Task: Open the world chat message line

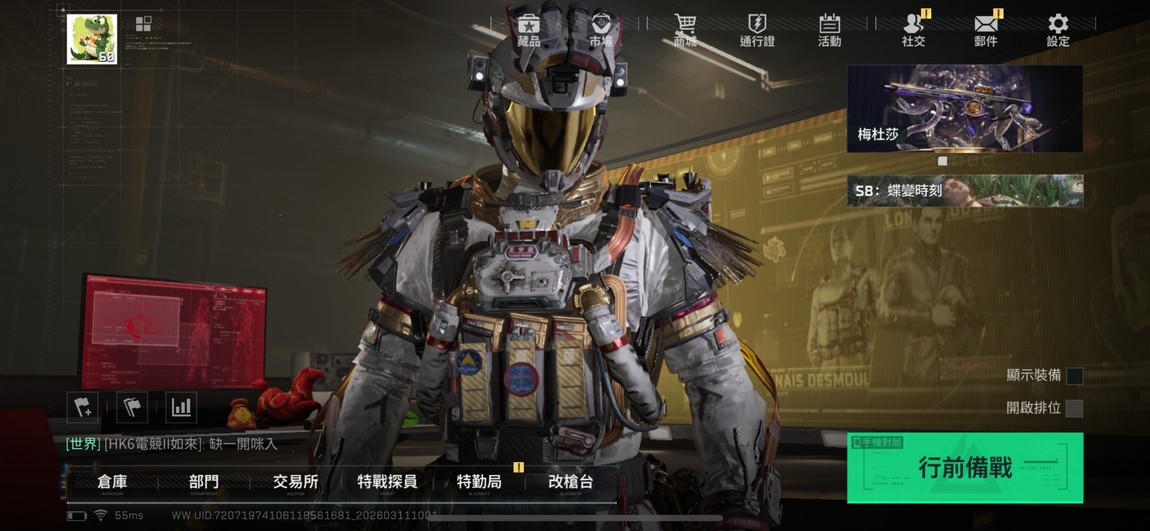Action: tap(172, 443)
